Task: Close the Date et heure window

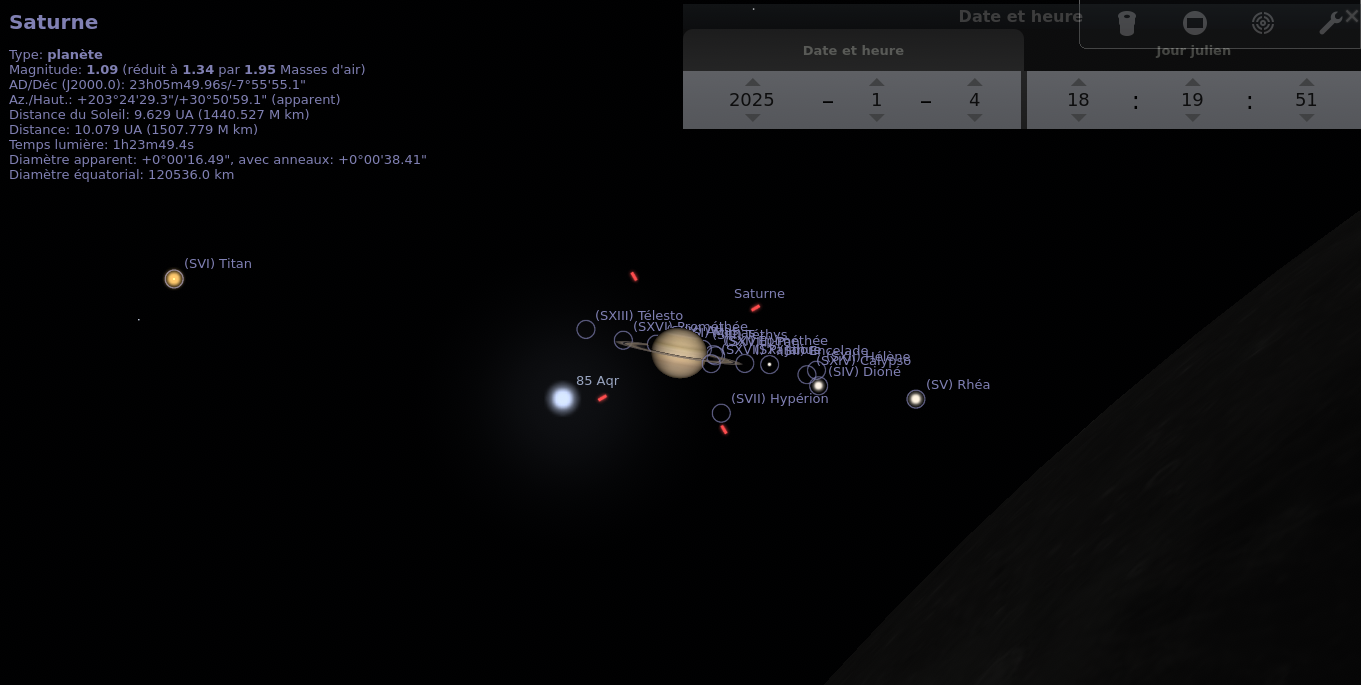Action: [x=1351, y=16]
